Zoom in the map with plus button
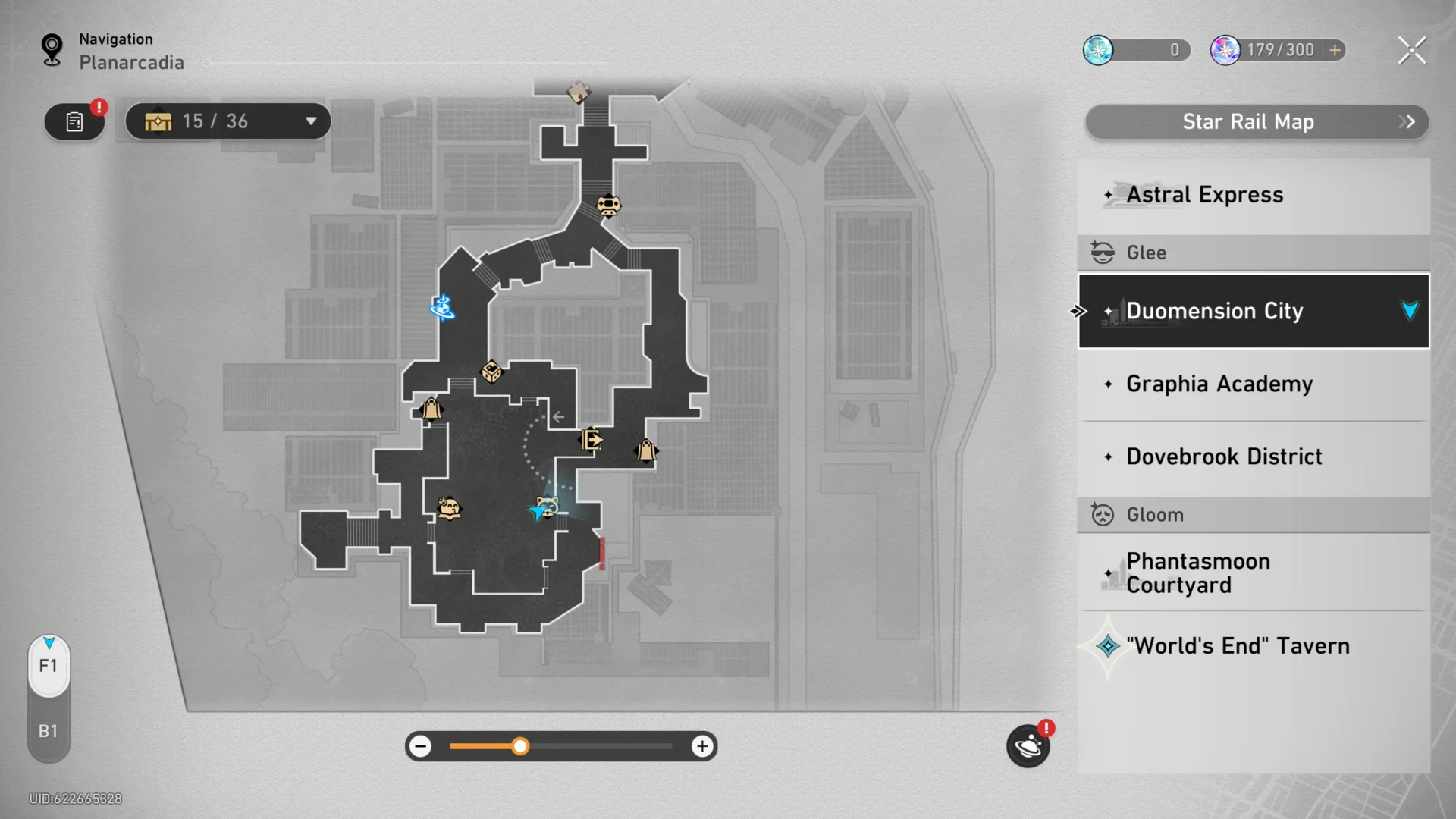This screenshot has width=1456, height=819. pyautogui.click(x=702, y=746)
